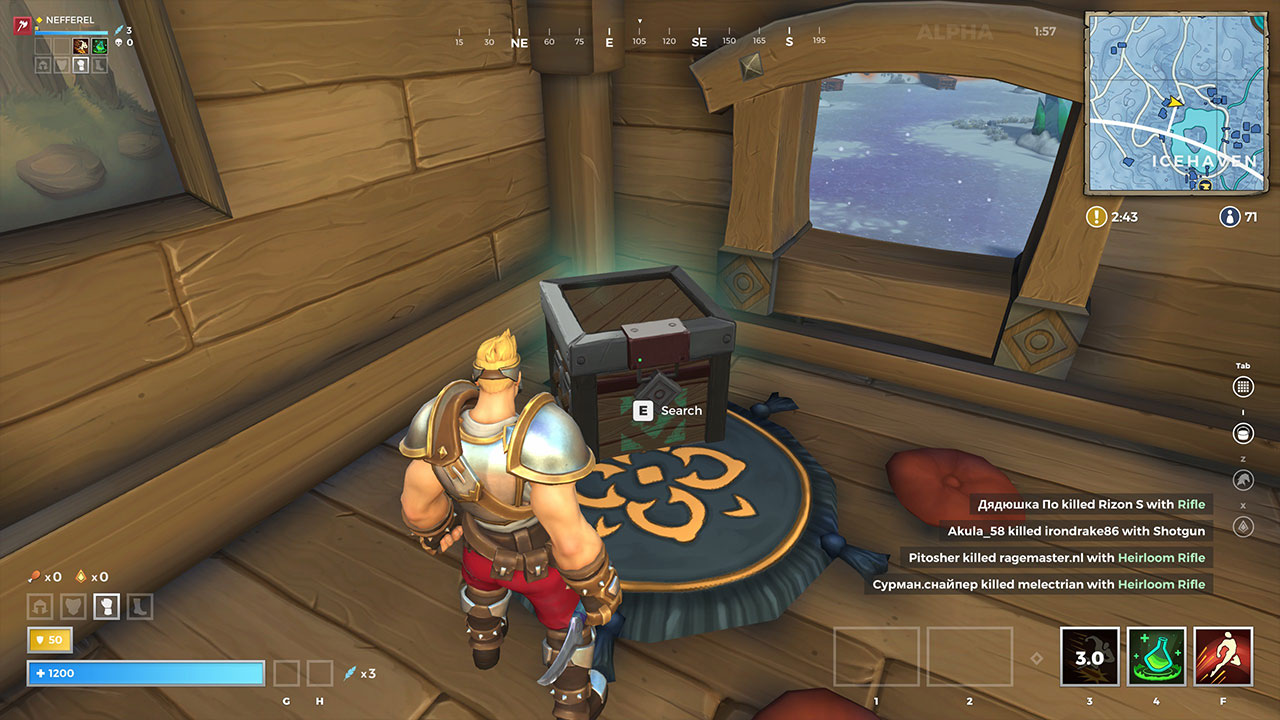Select the green potion icon under Nefferel's name

pos(100,46)
